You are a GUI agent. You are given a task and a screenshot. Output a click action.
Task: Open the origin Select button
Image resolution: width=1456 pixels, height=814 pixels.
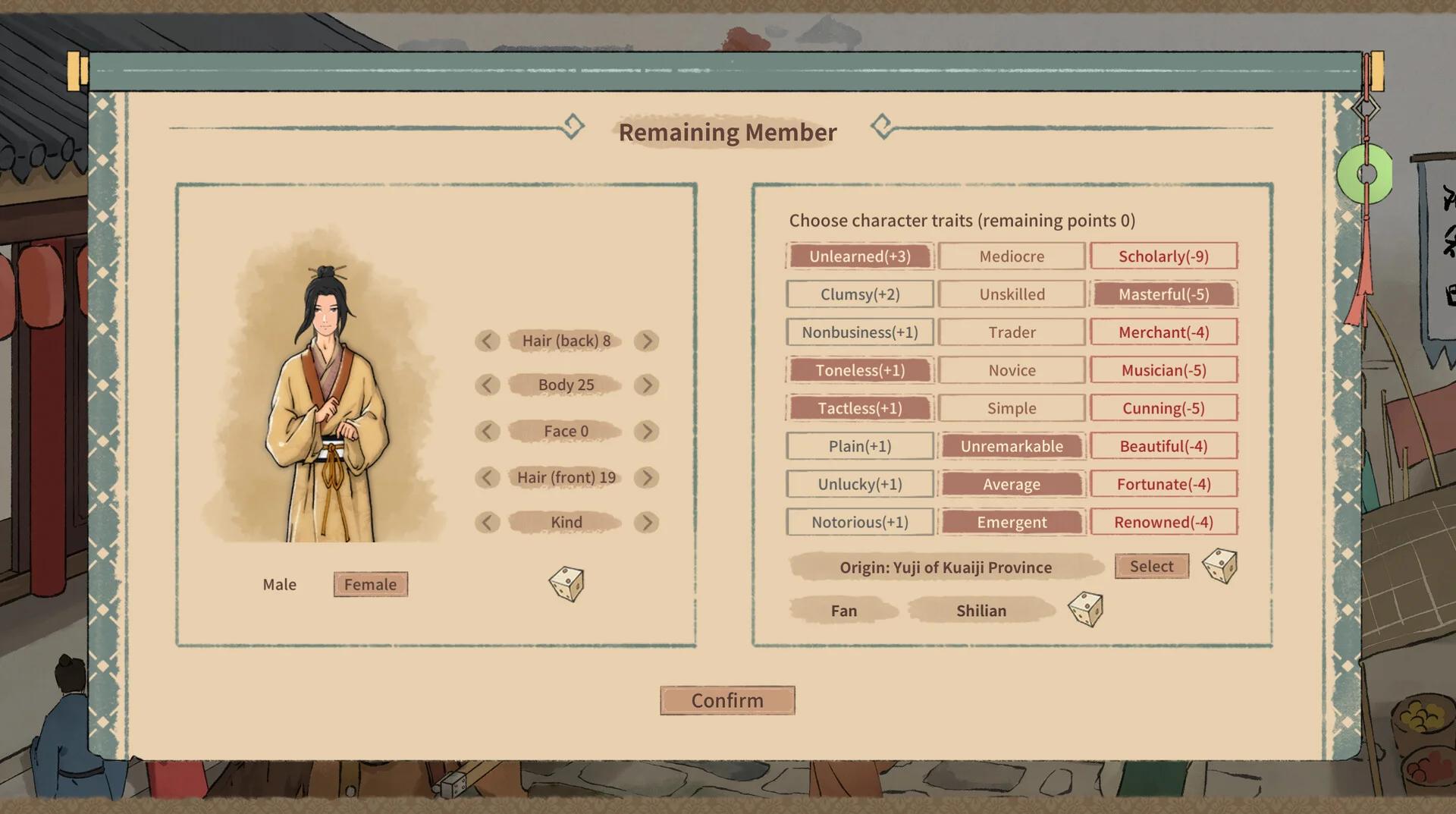(1151, 566)
